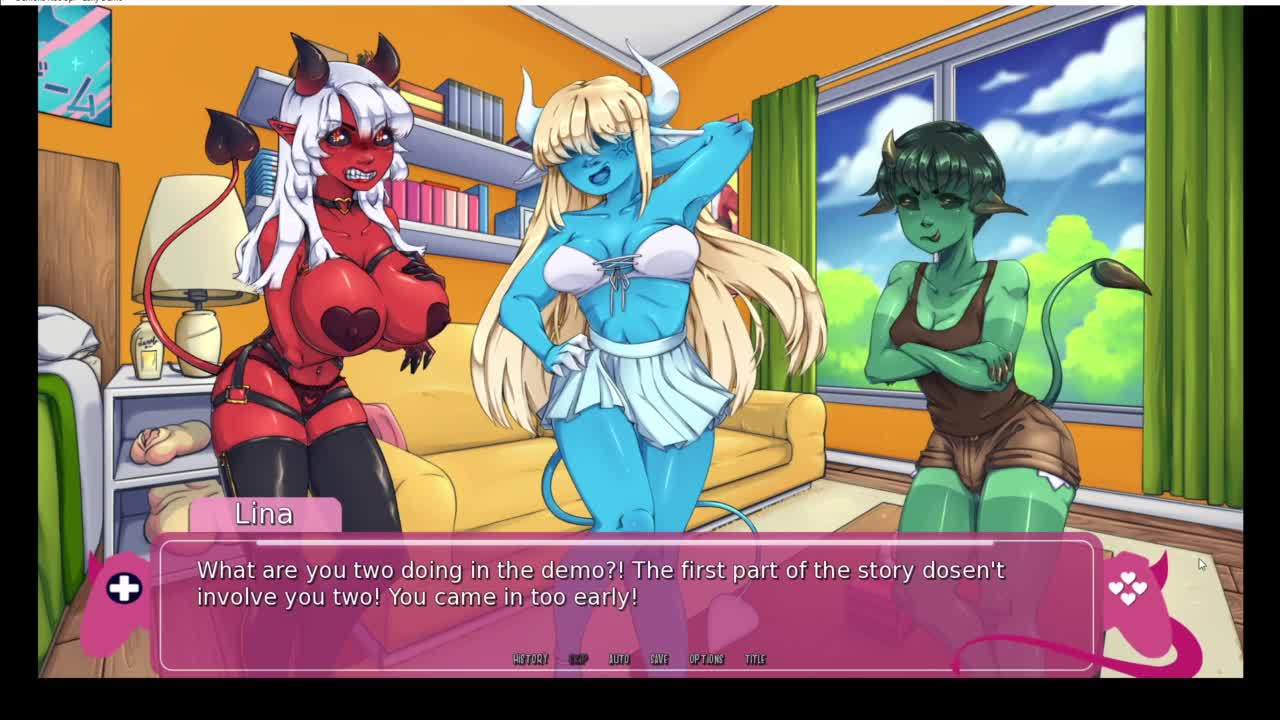This screenshot has width=1280, height=720.
Task: Click the white hearts icon beside dialogue
Action: click(x=1127, y=588)
